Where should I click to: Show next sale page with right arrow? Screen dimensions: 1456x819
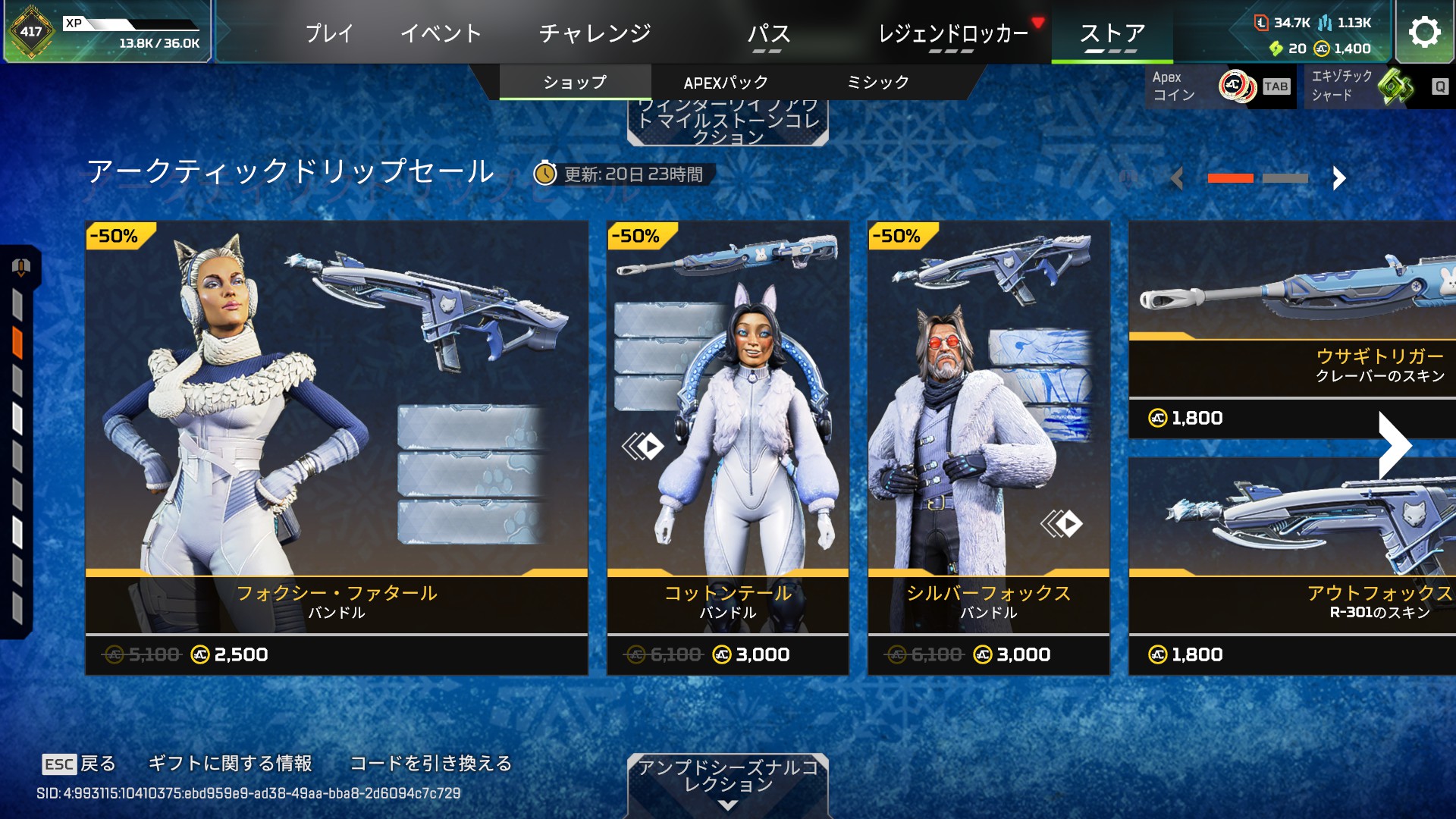tap(1338, 179)
